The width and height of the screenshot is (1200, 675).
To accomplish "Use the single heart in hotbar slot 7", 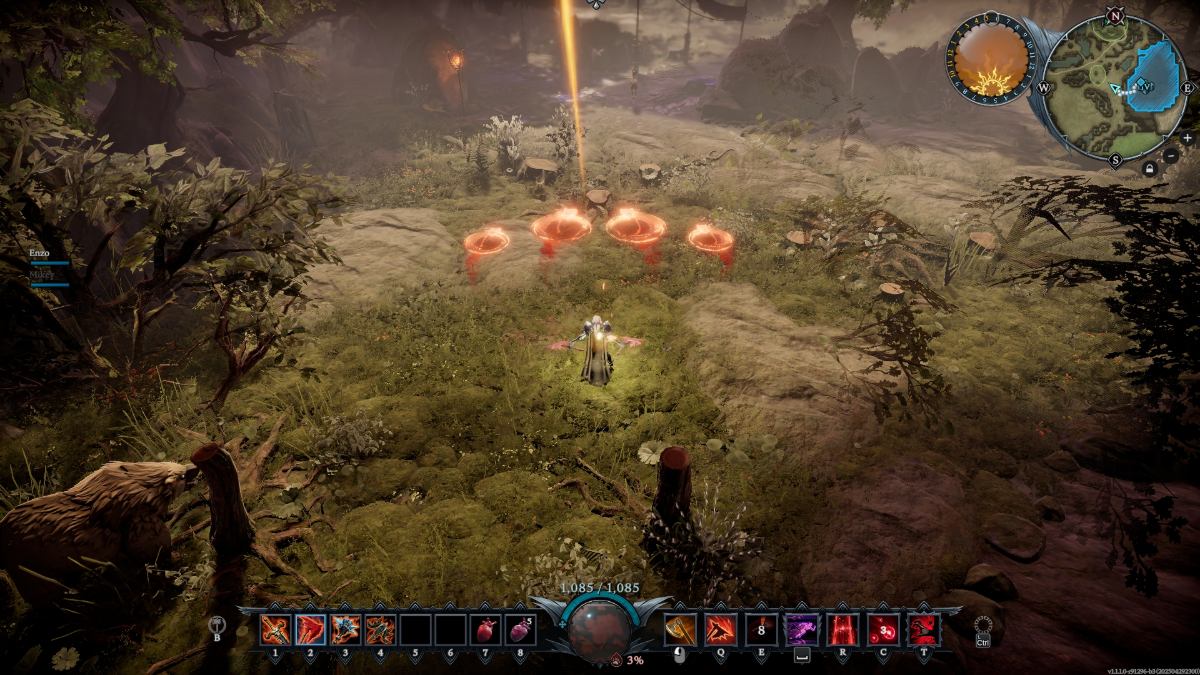I will [x=485, y=629].
